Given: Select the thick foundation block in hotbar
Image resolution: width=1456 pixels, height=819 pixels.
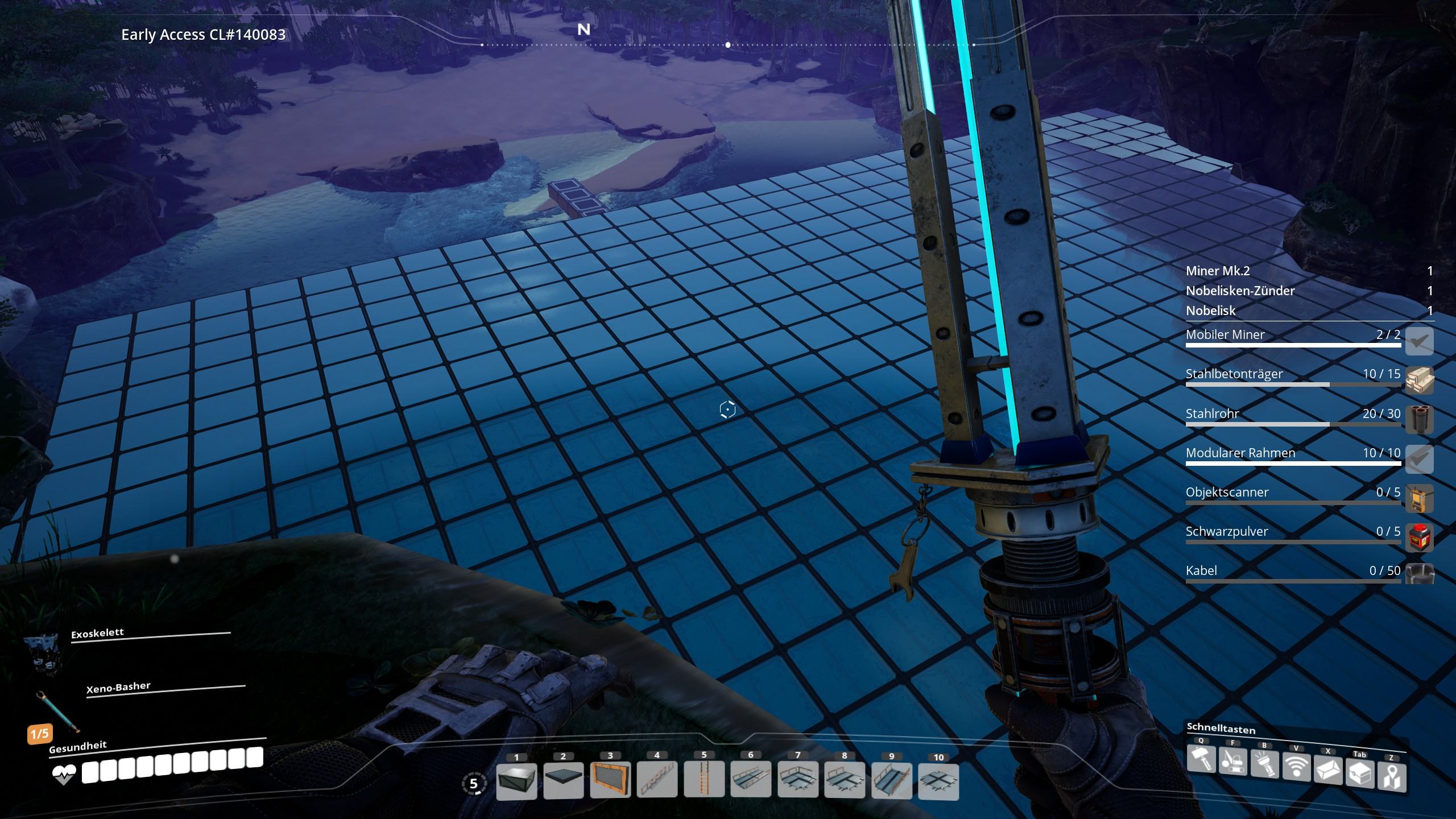Looking at the screenshot, I should [516, 780].
